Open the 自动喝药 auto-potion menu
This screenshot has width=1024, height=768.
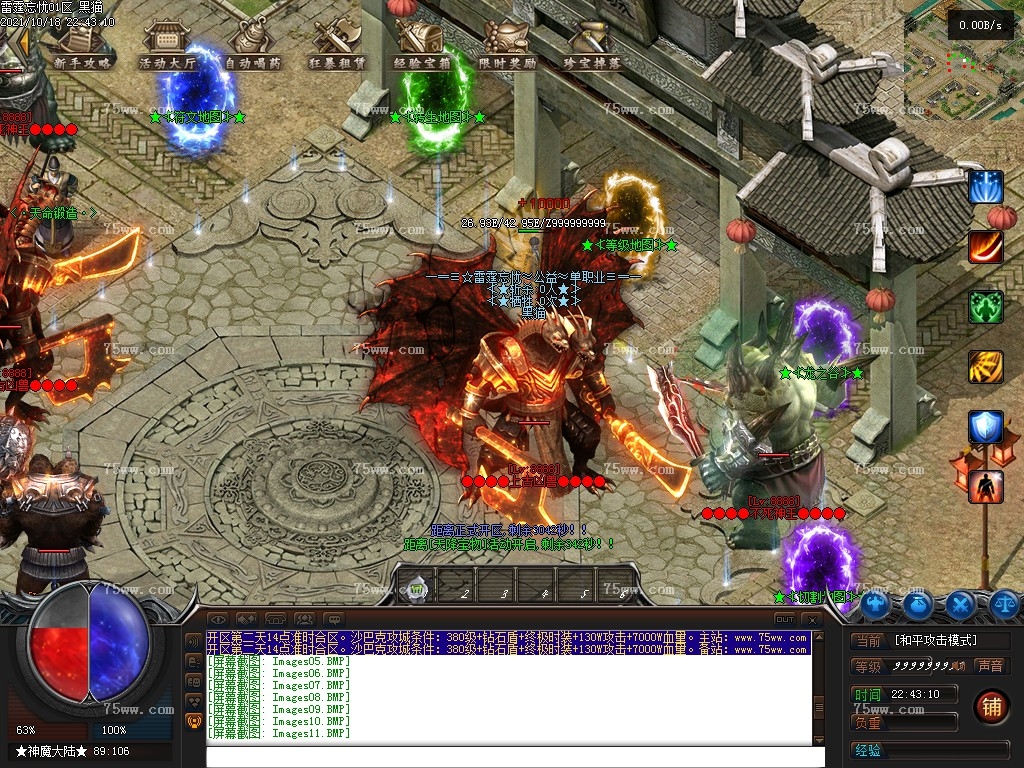[253, 45]
